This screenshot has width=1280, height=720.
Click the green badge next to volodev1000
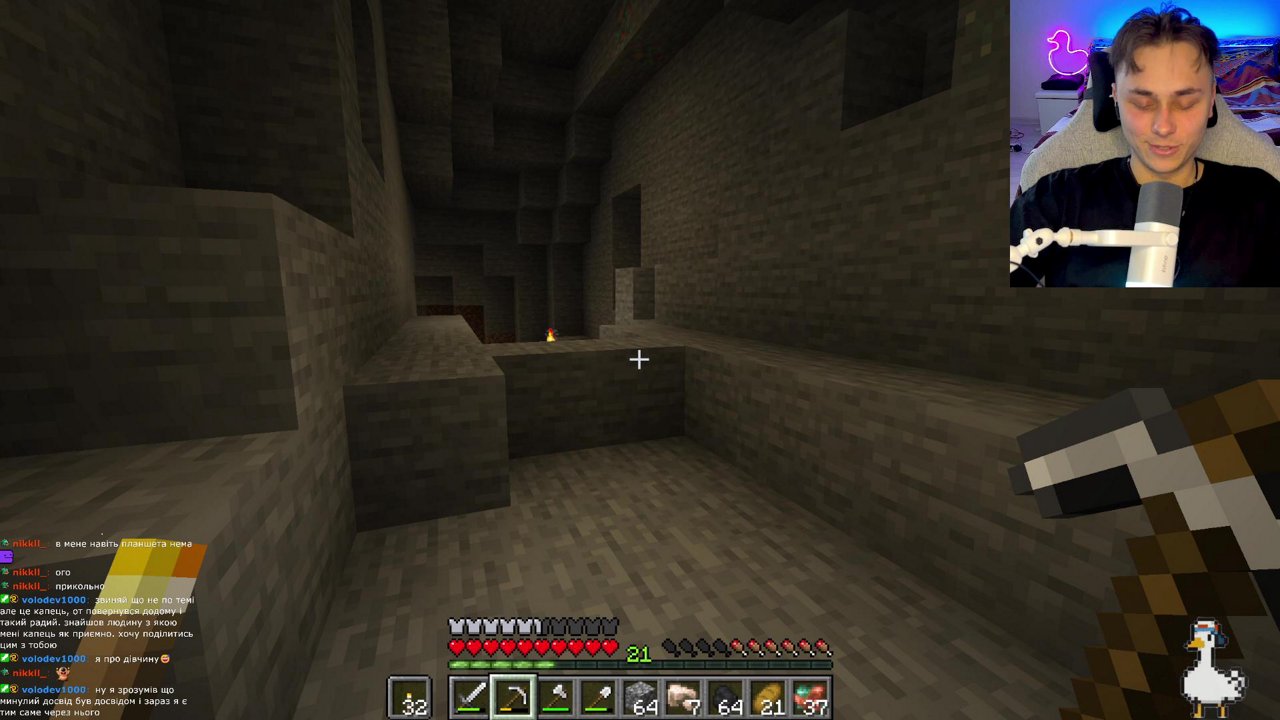[x=6, y=600]
